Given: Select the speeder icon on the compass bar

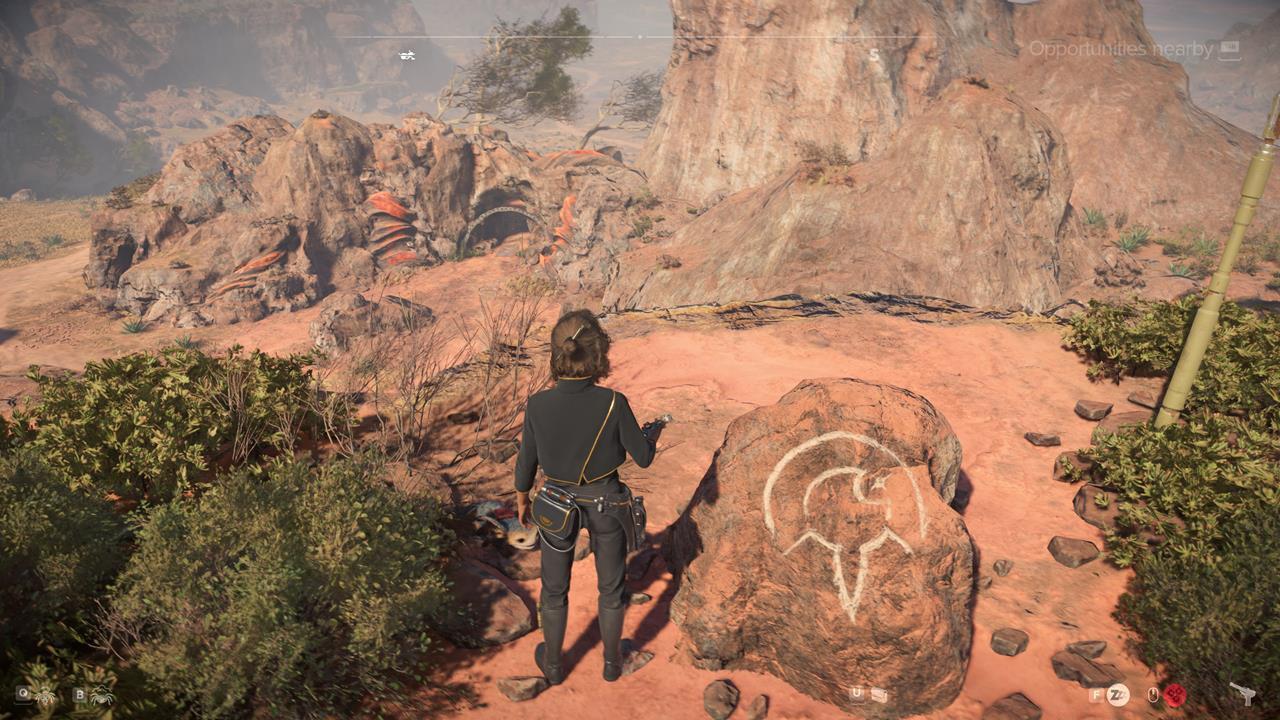Looking at the screenshot, I should [405, 56].
